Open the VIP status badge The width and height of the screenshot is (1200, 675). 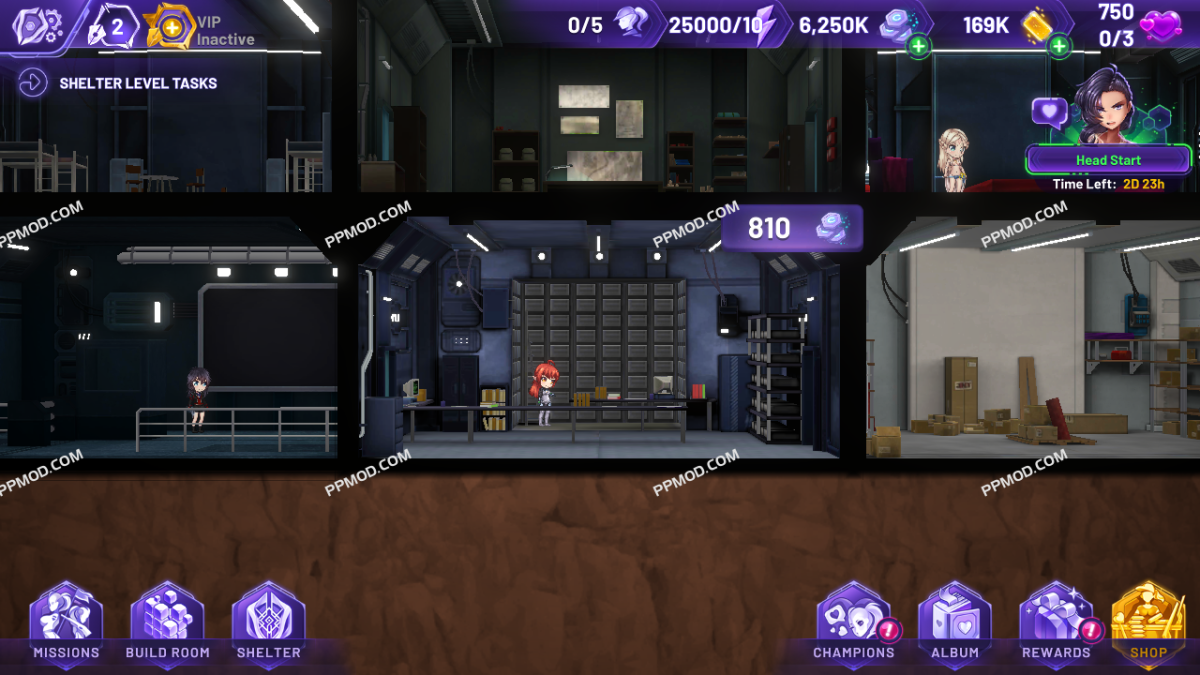pos(172,27)
